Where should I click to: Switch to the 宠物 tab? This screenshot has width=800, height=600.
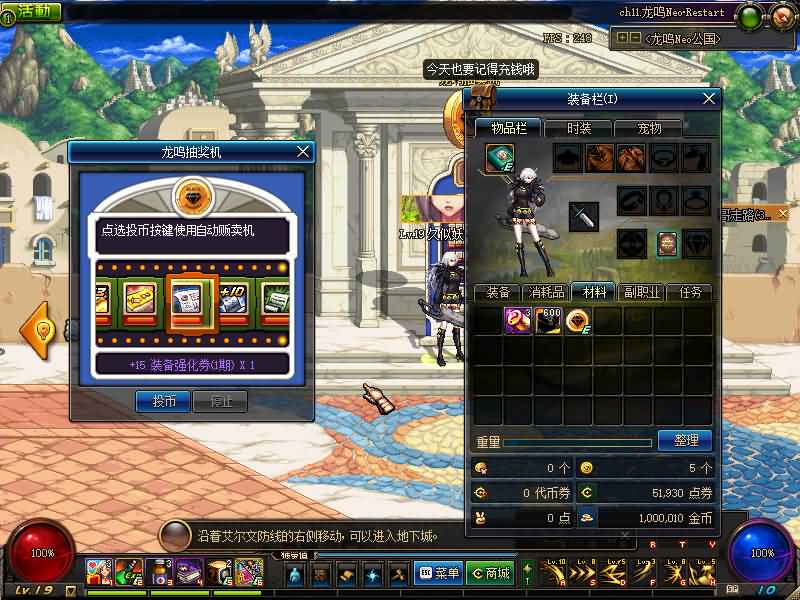(650, 128)
